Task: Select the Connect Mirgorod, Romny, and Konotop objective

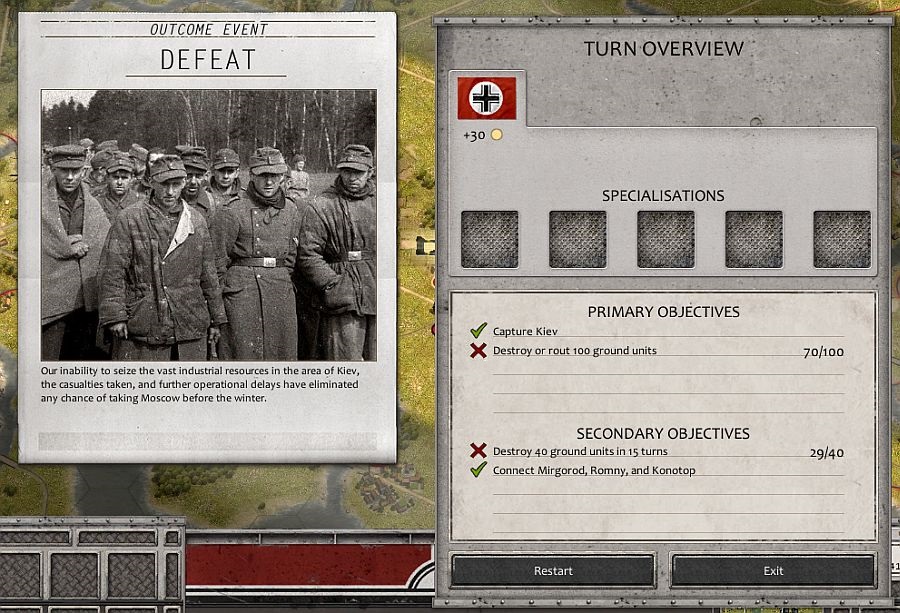Action: click(593, 471)
